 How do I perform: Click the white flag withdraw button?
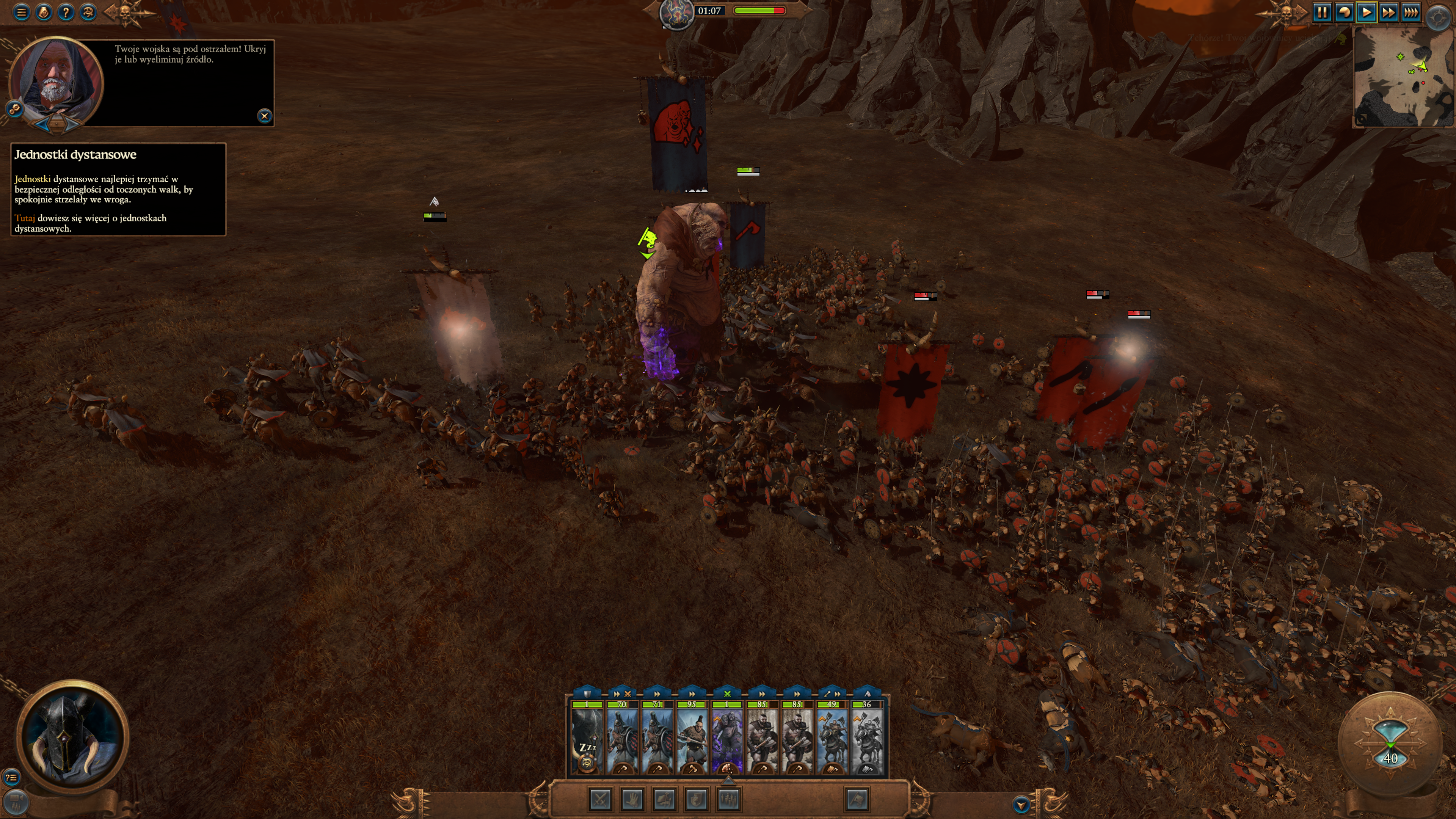(857, 799)
